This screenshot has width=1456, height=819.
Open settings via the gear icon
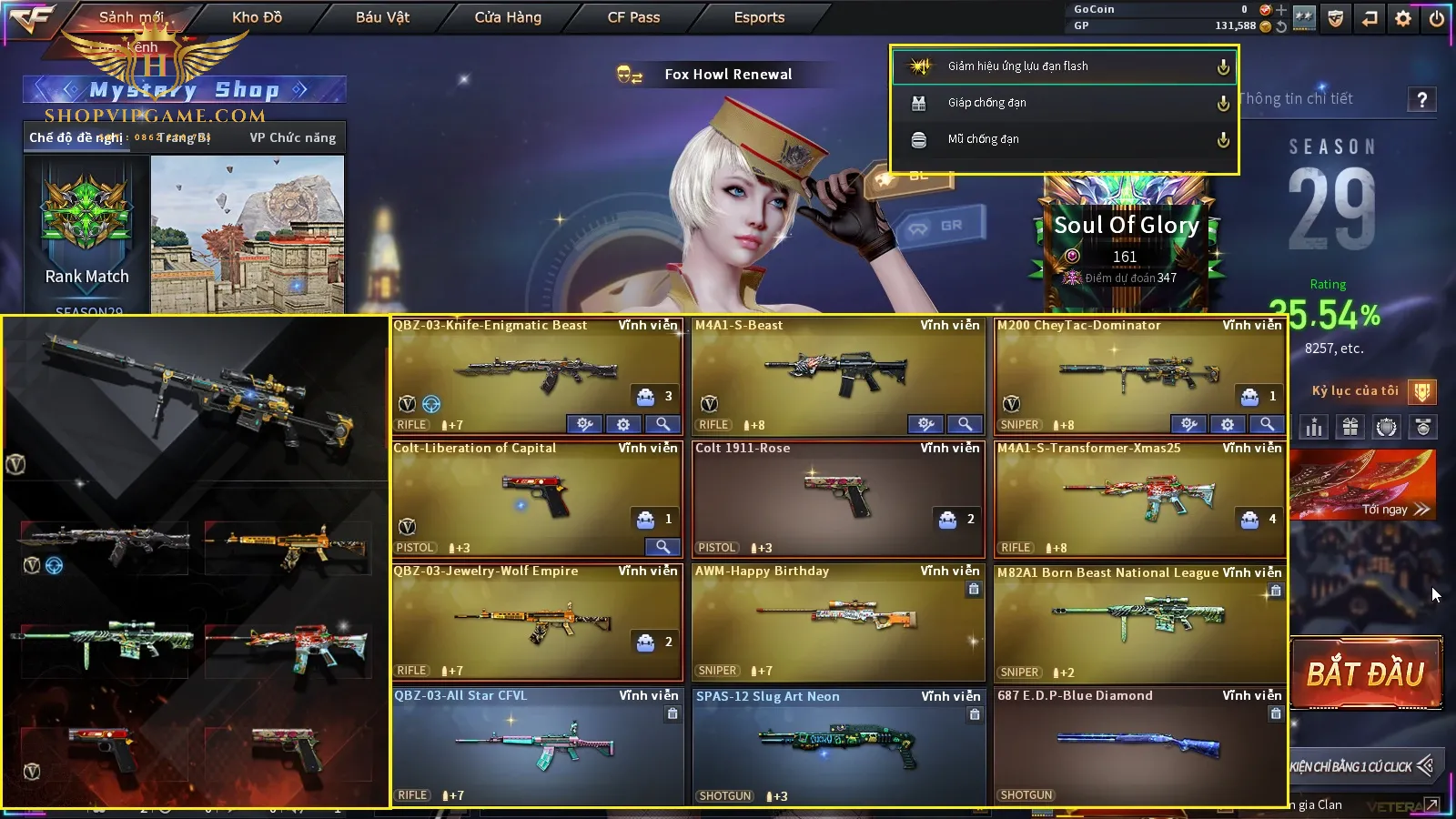pos(1403,18)
